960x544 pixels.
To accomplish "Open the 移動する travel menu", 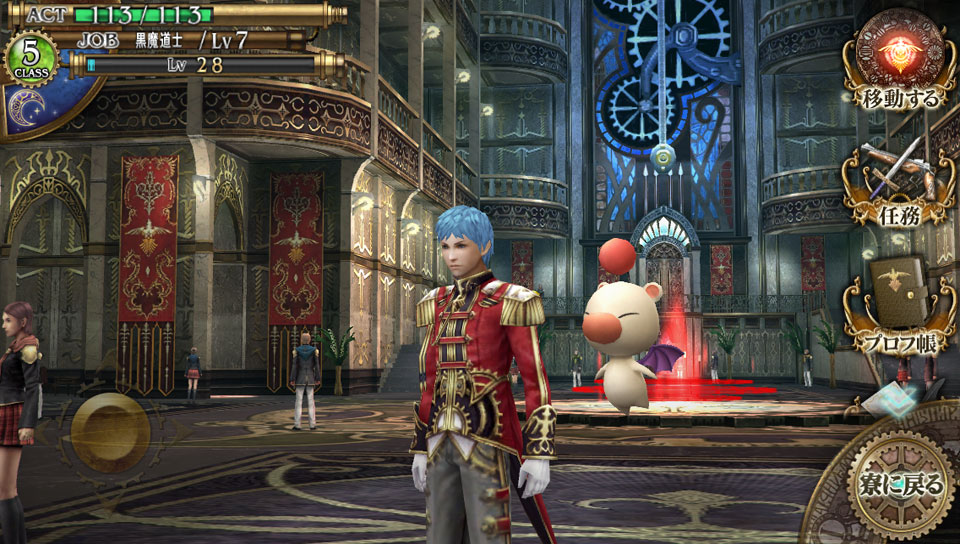I will pos(899,60).
